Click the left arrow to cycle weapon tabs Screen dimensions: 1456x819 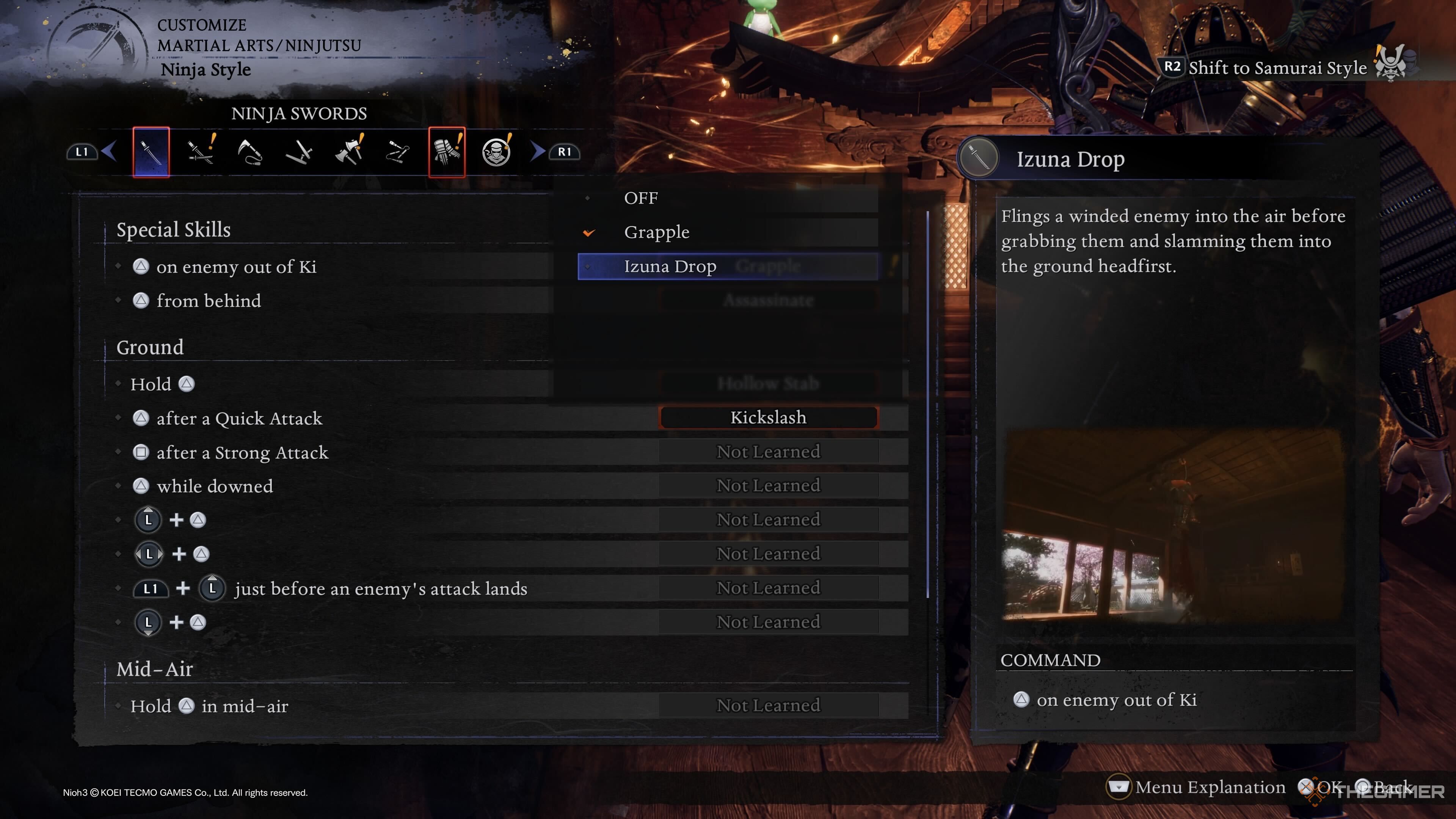[110, 151]
